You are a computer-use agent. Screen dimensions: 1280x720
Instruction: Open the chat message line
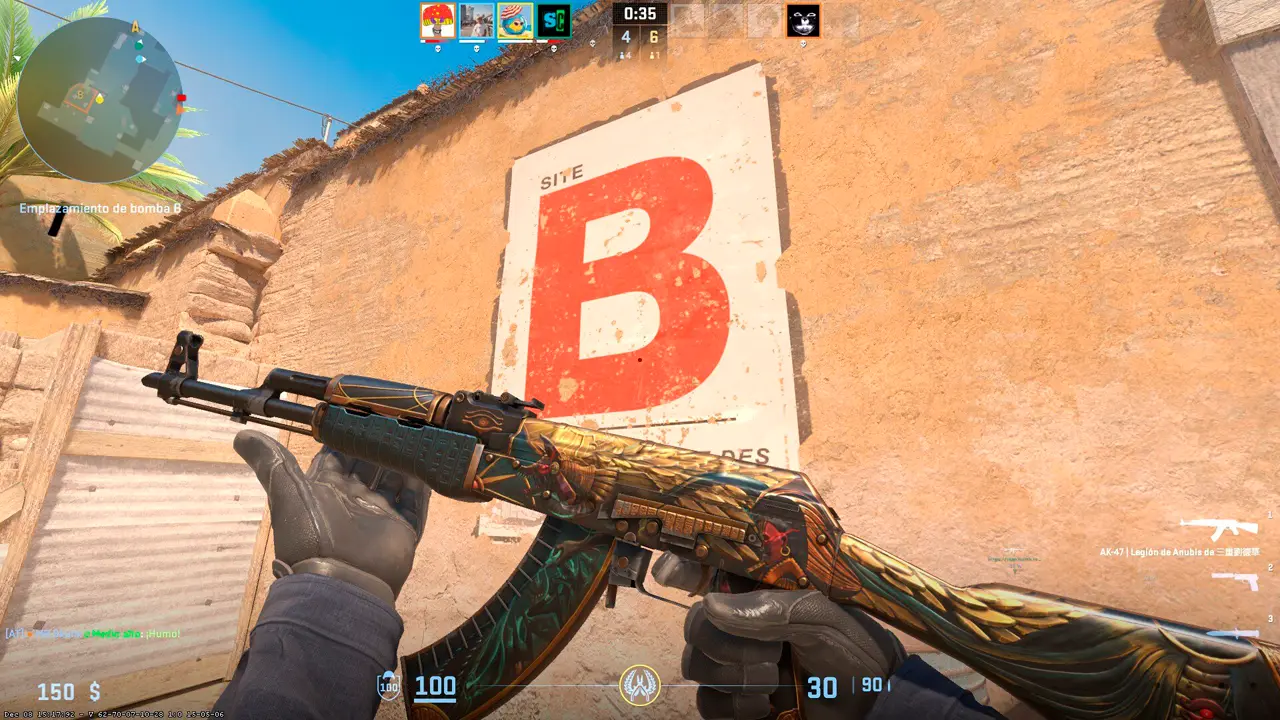[93, 634]
